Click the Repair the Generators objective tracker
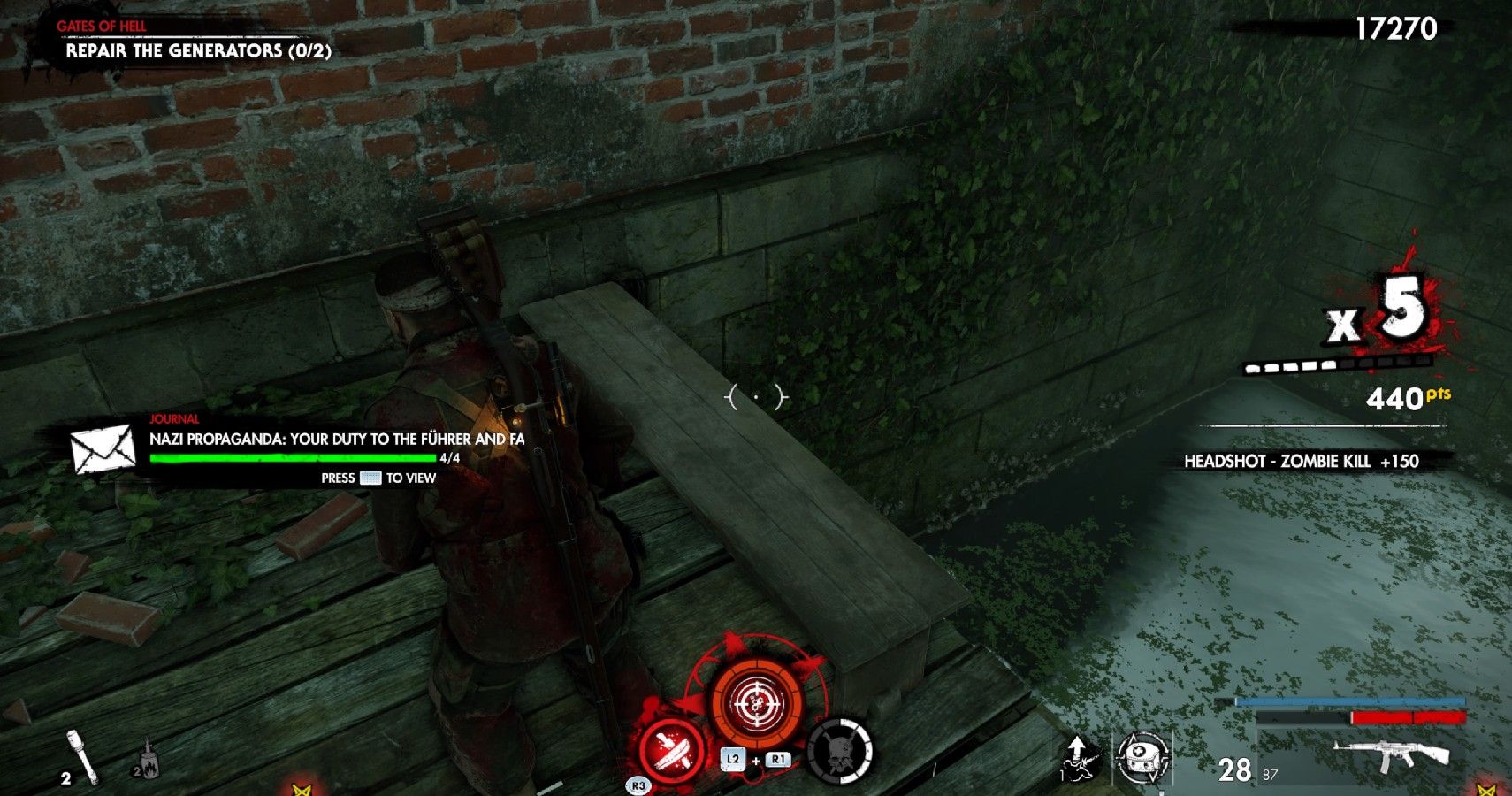The height and width of the screenshot is (796, 1512). pos(198,50)
